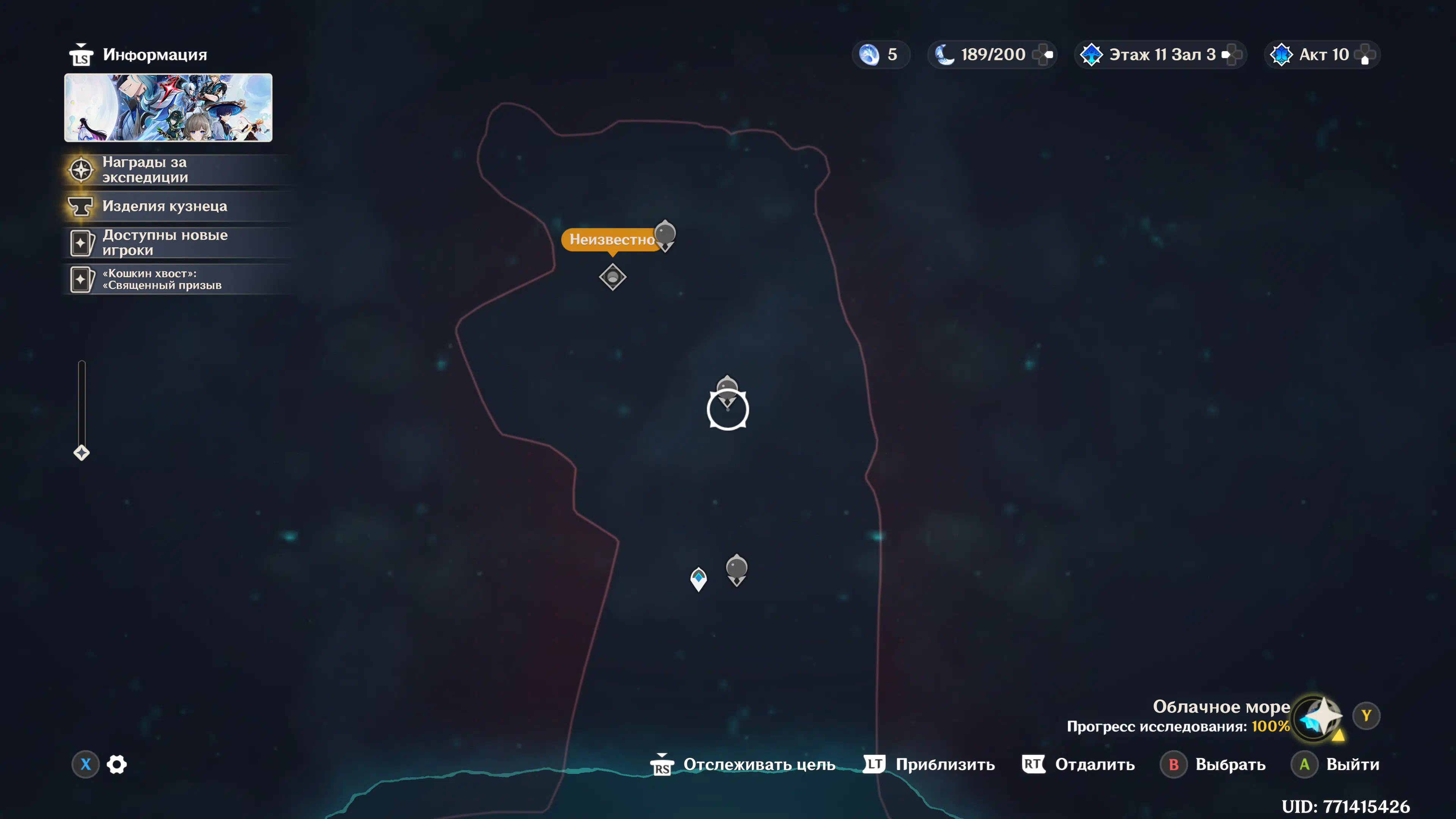Click the Zoom out map control
The image size is (1456, 819).
[1078, 764]
